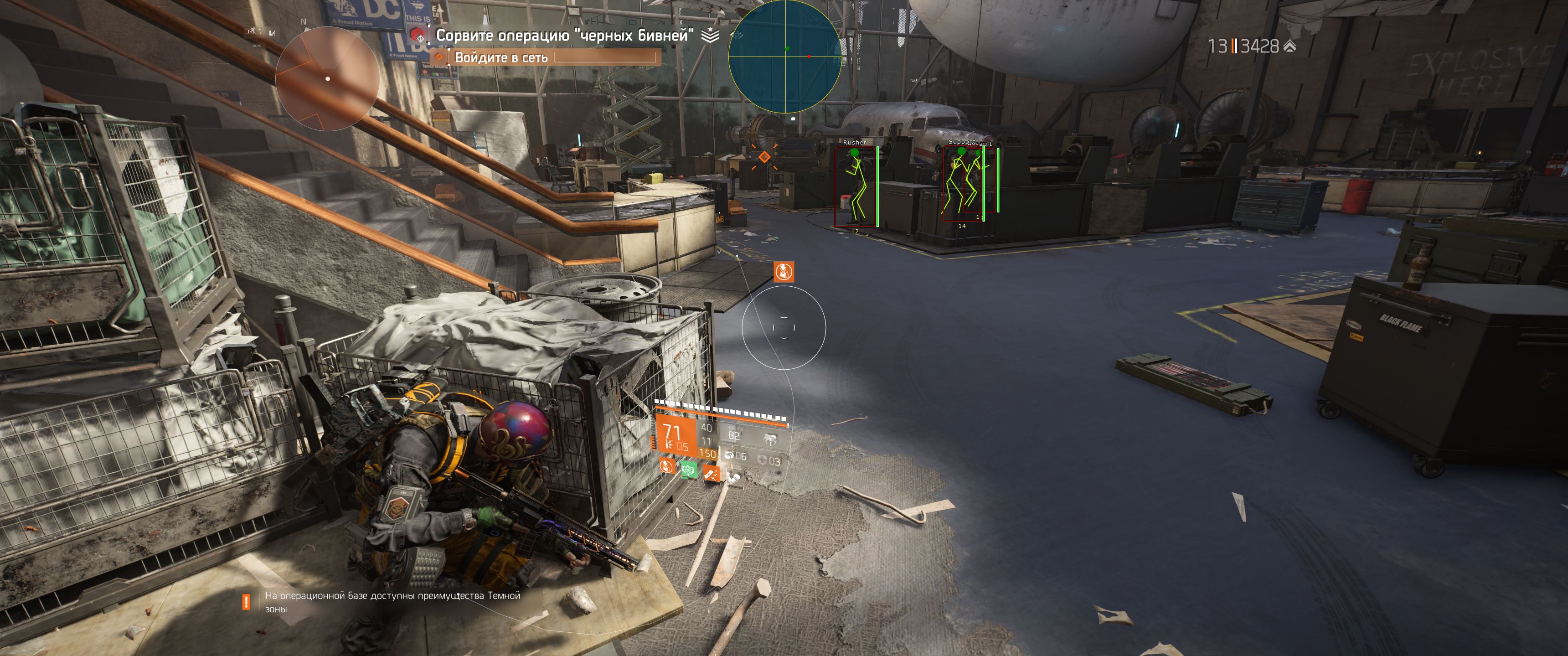Activate the orange battery bolt skill icon
Screen dimensions: 1568x656
(x=711, y=472)
